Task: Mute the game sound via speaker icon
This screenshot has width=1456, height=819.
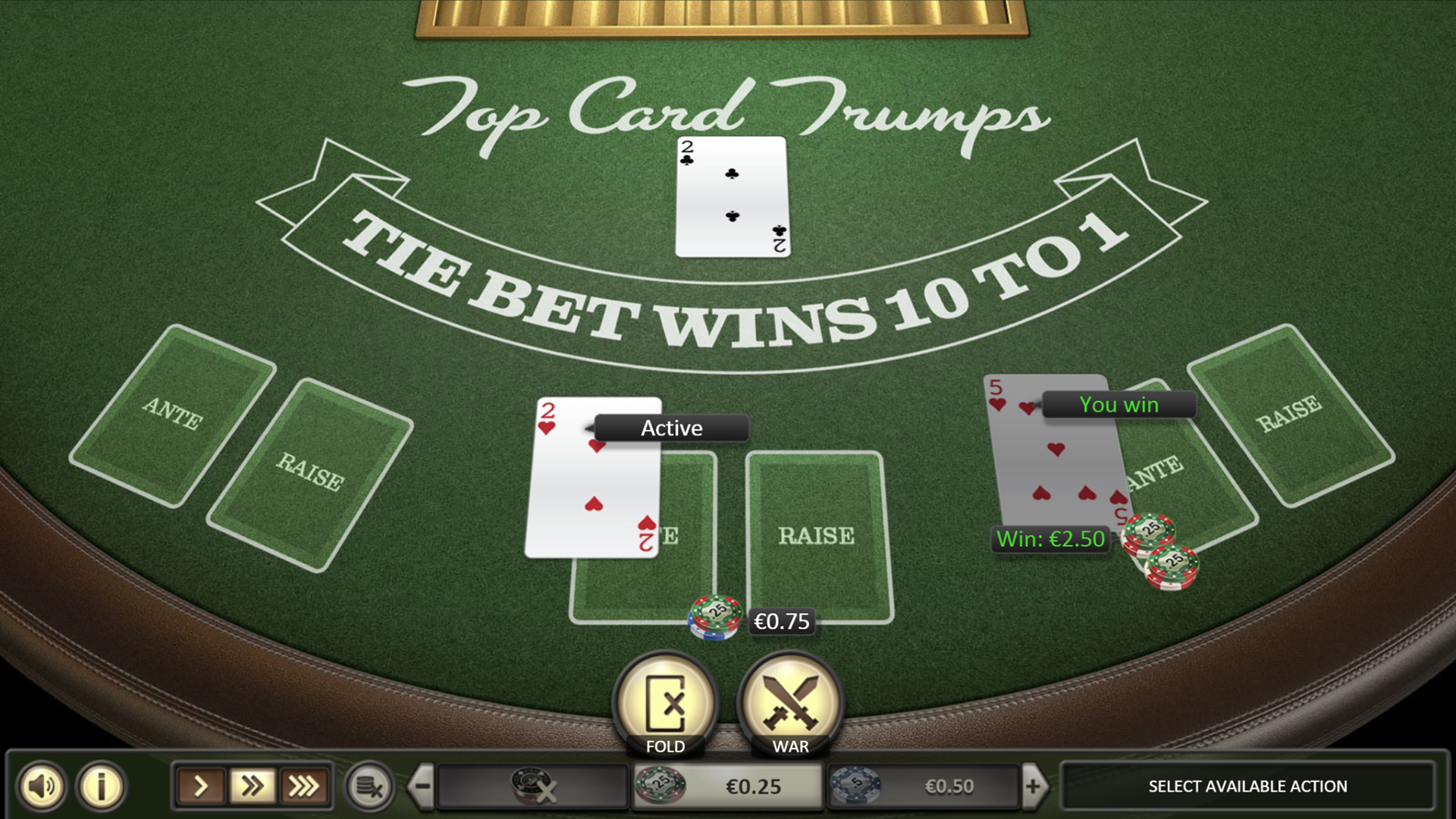Action: (x=42, y=786)
